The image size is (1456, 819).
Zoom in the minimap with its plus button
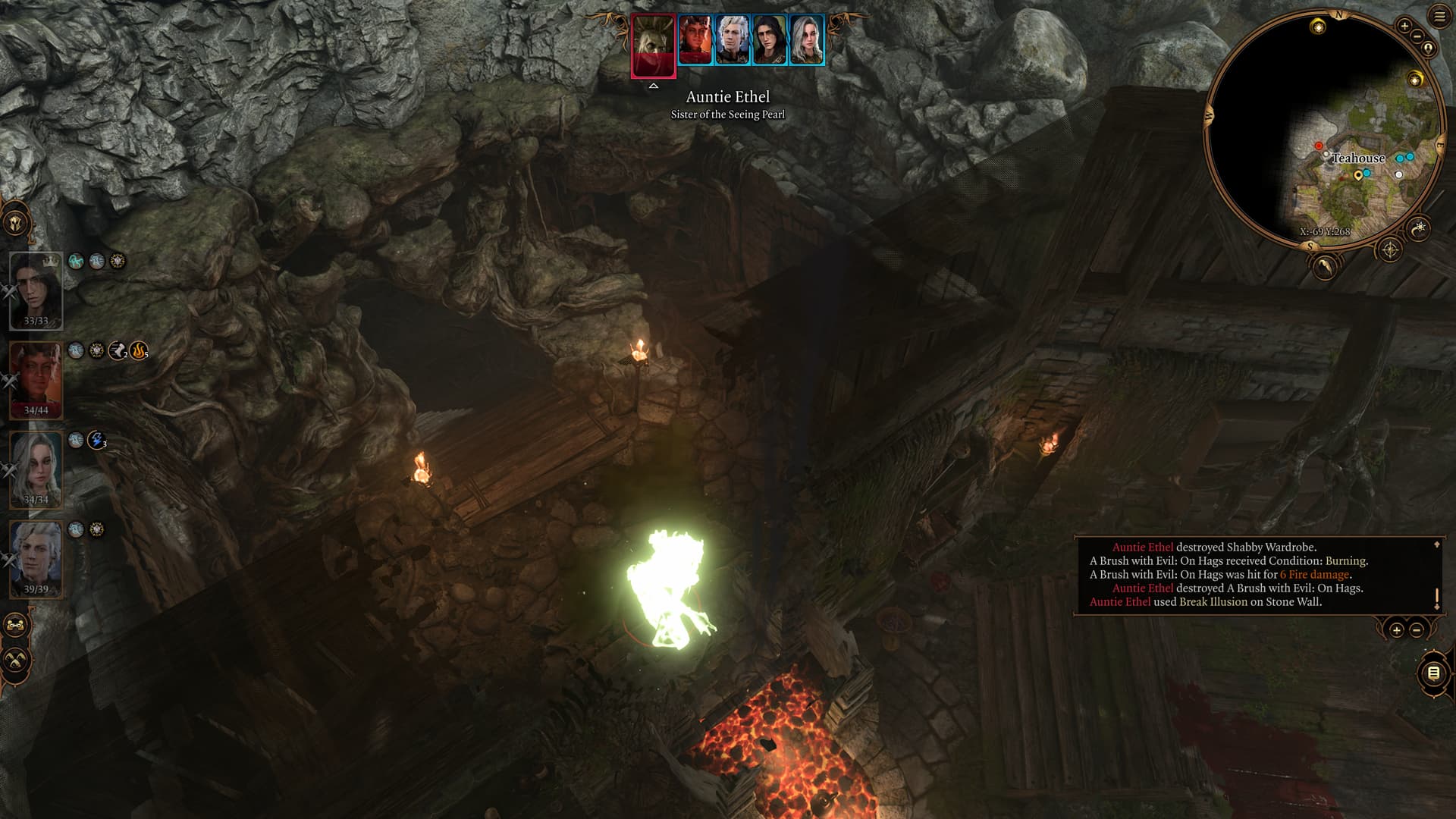[x=1404, y=26]
